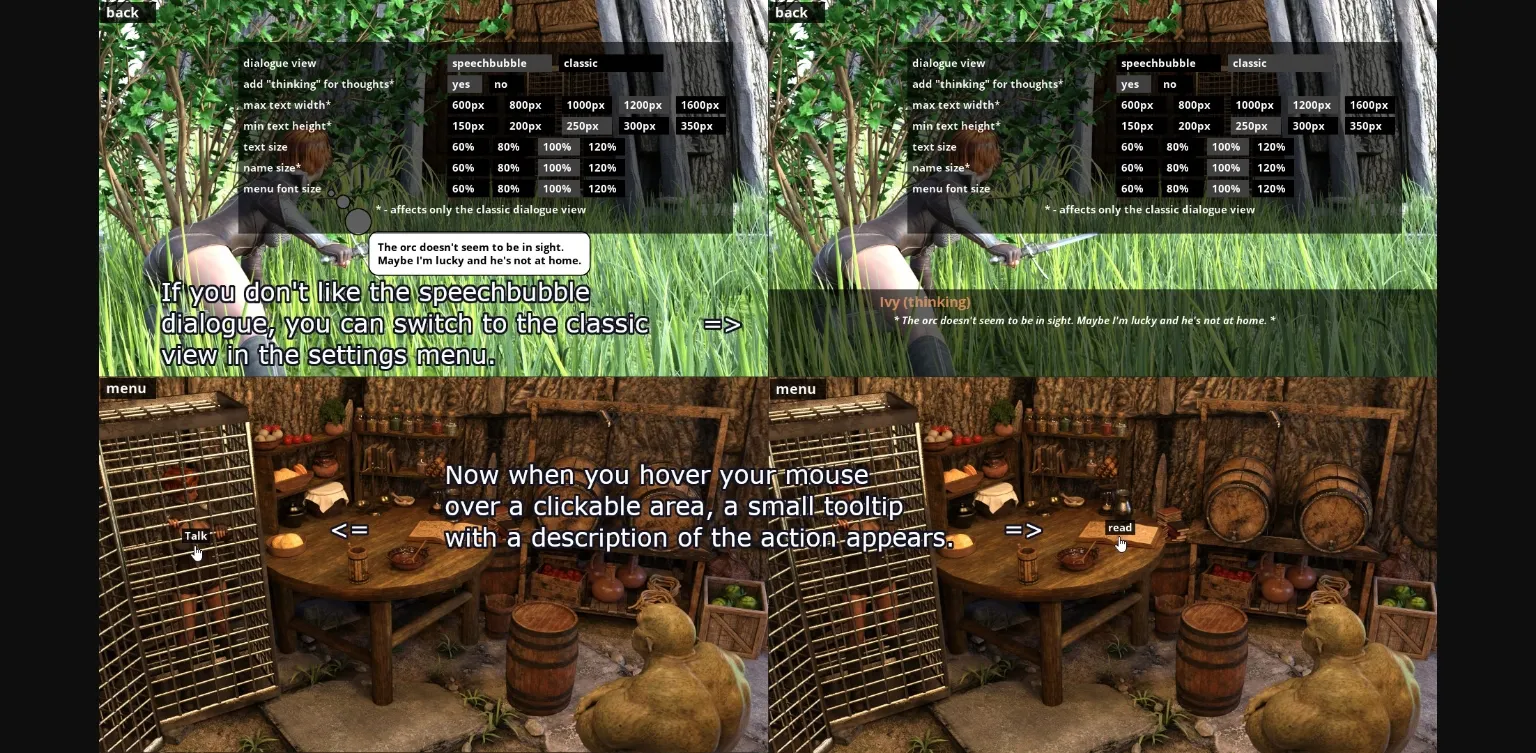Set name size to 80%
Image resolution: width=1536 pixels, height=753 pixels.
[x=508, y=168]
